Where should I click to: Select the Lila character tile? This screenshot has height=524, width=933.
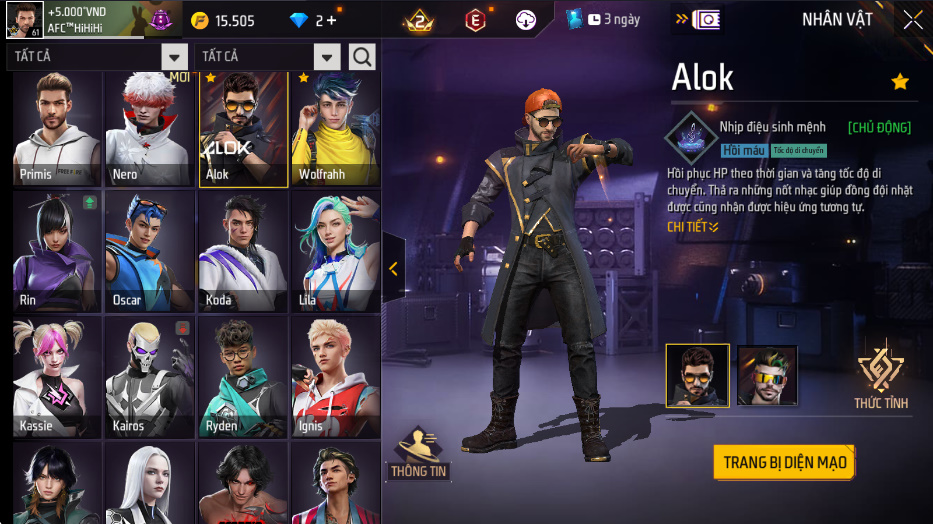tap(336, 252)
